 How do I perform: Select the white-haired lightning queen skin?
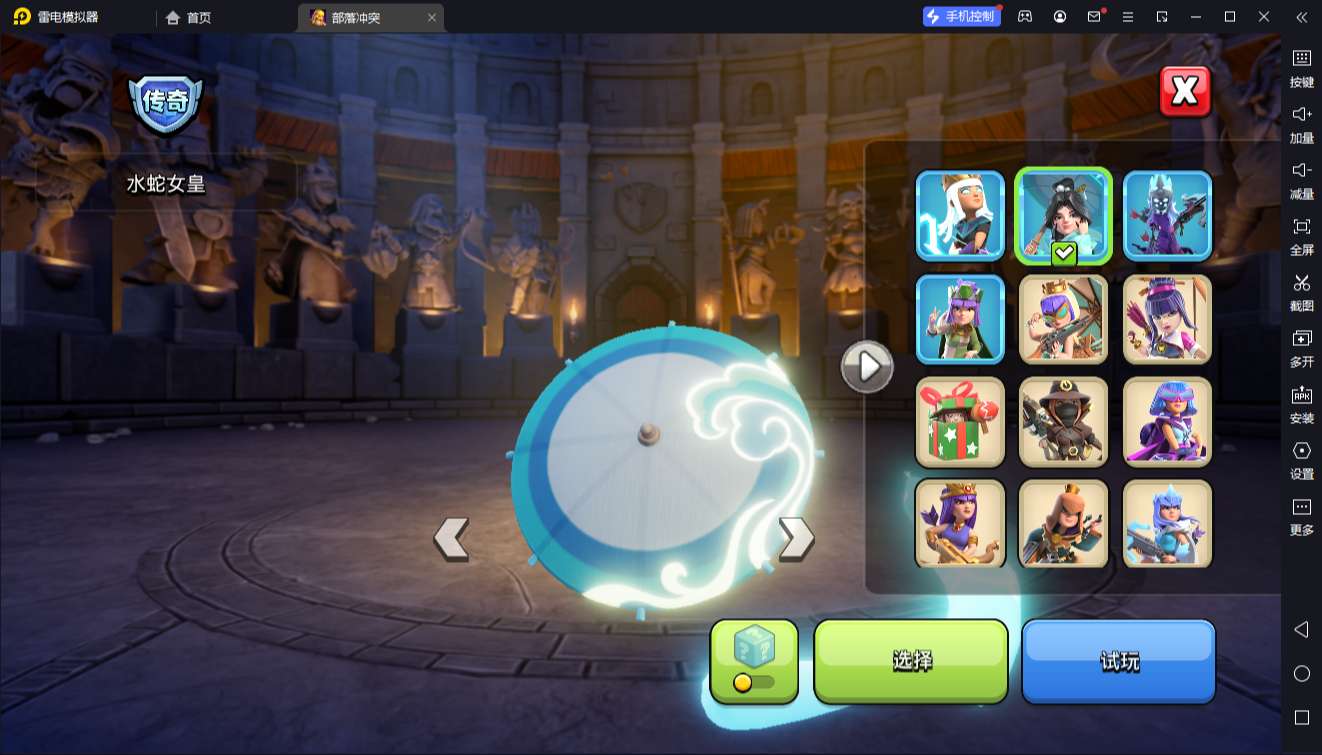pyautogui.click(x=960, y=216)
